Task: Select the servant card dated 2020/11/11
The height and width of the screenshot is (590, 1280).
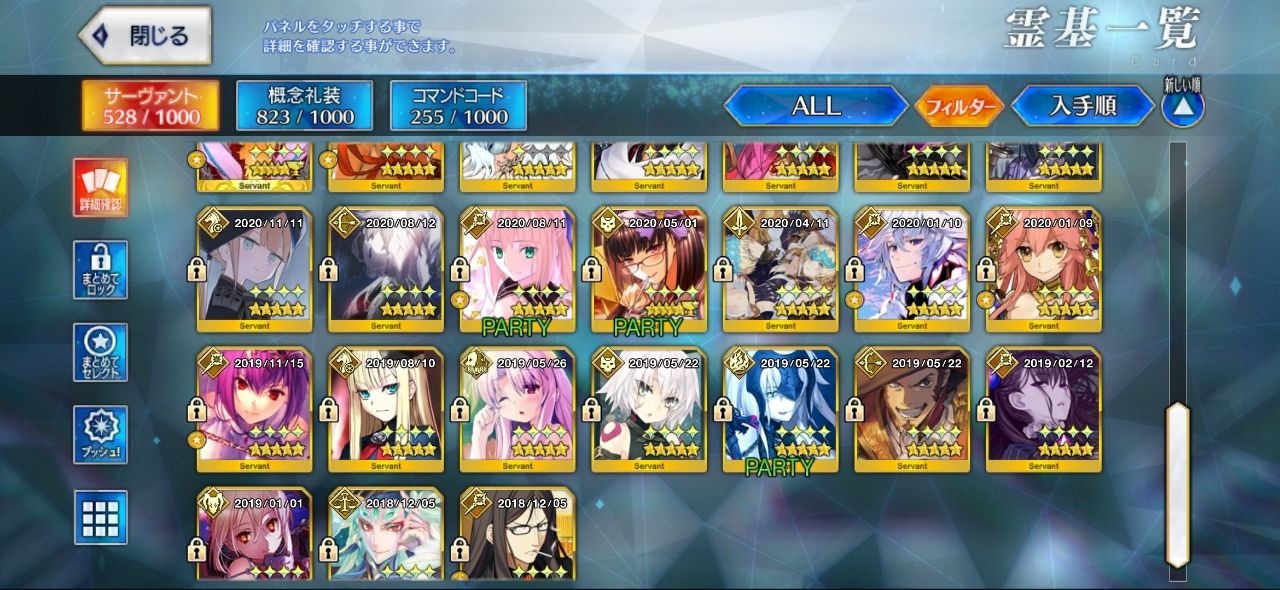Action: tap(254, 270)
